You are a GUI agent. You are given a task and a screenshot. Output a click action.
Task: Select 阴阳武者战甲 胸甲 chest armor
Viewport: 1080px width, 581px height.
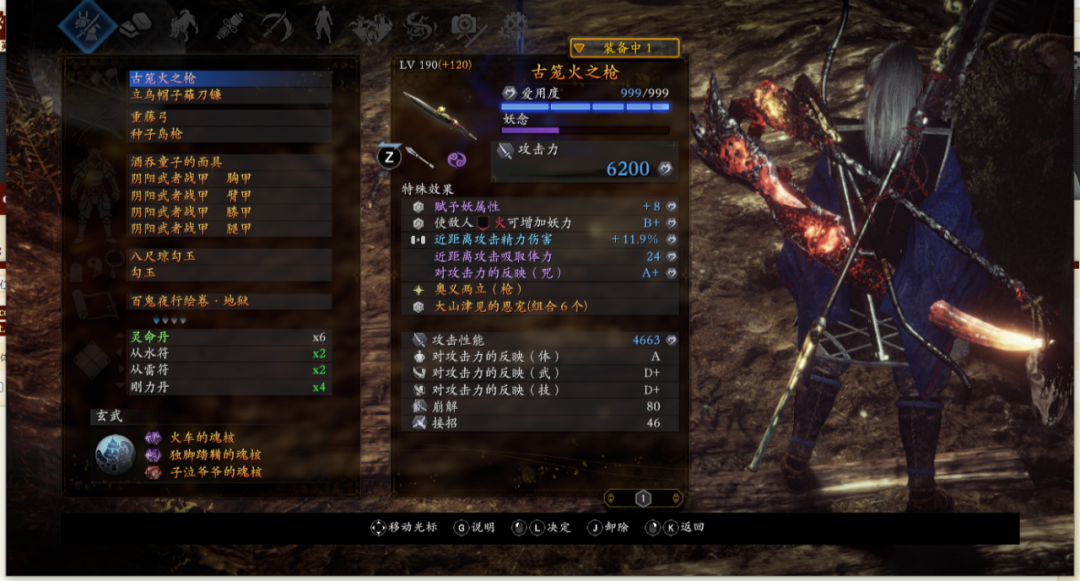tap(230, 179)
